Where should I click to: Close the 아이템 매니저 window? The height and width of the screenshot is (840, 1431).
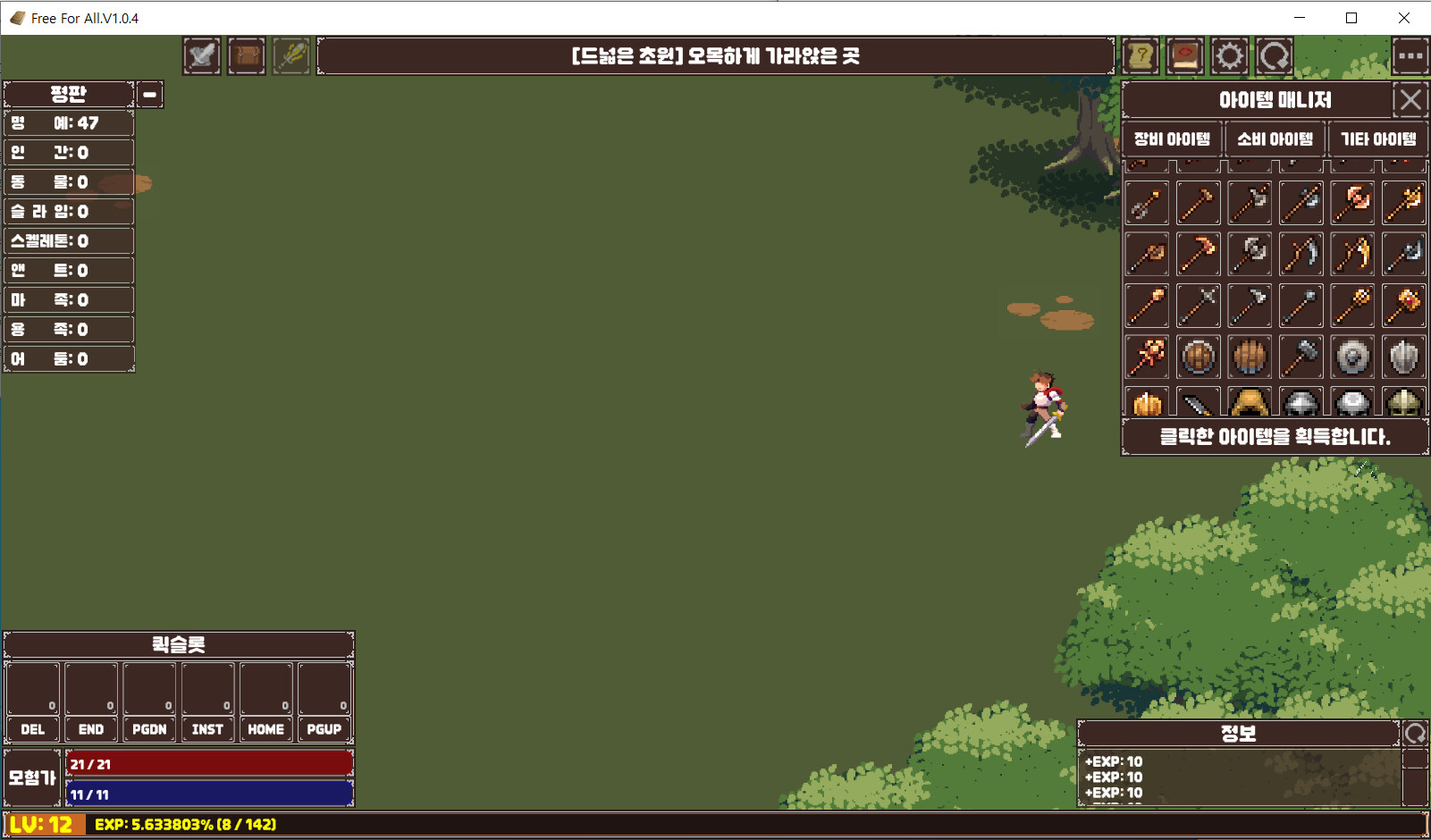tap(1410, 100)
